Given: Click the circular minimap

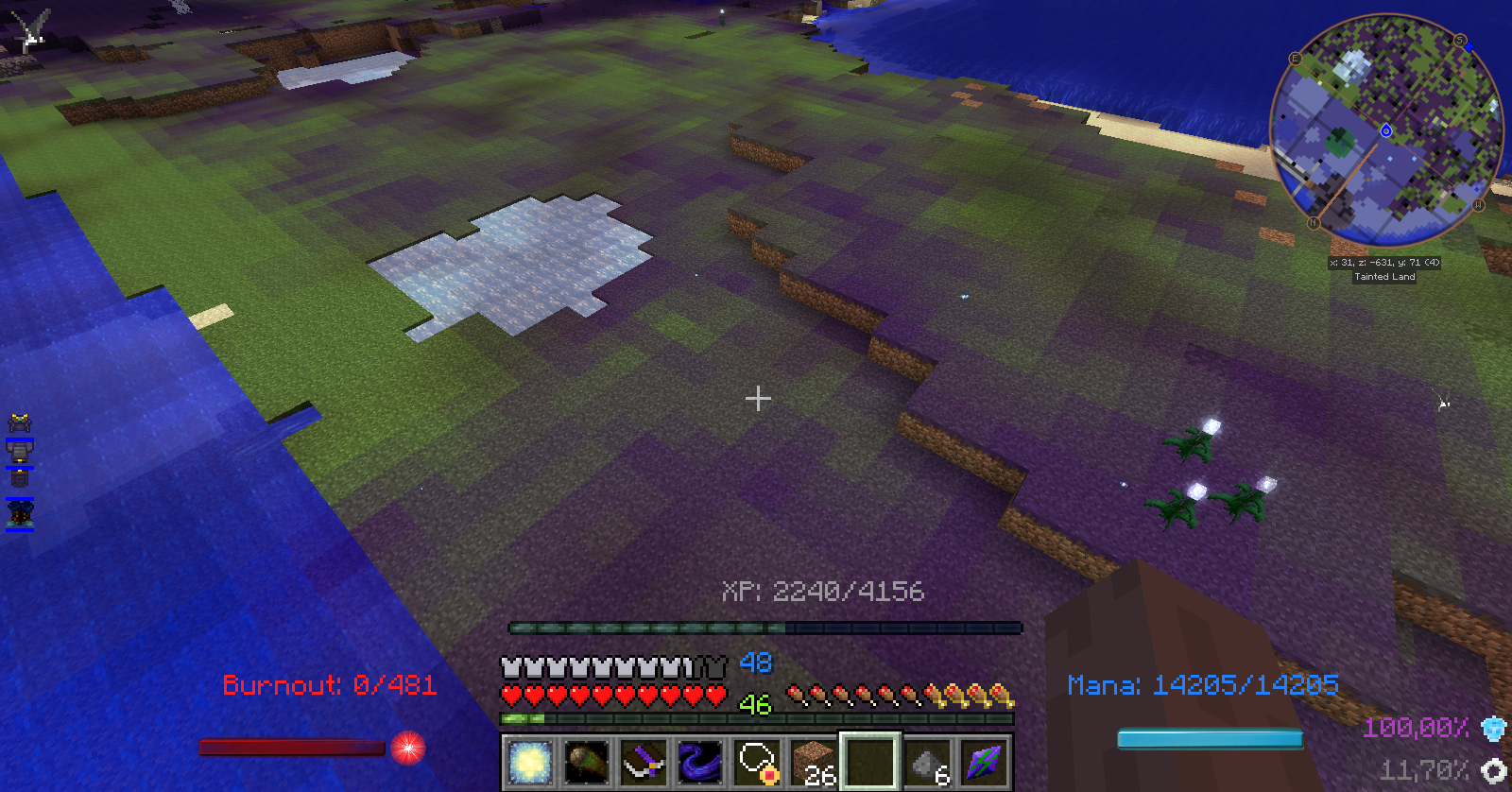Looking at the screenshot, I should pos(1385,130).
